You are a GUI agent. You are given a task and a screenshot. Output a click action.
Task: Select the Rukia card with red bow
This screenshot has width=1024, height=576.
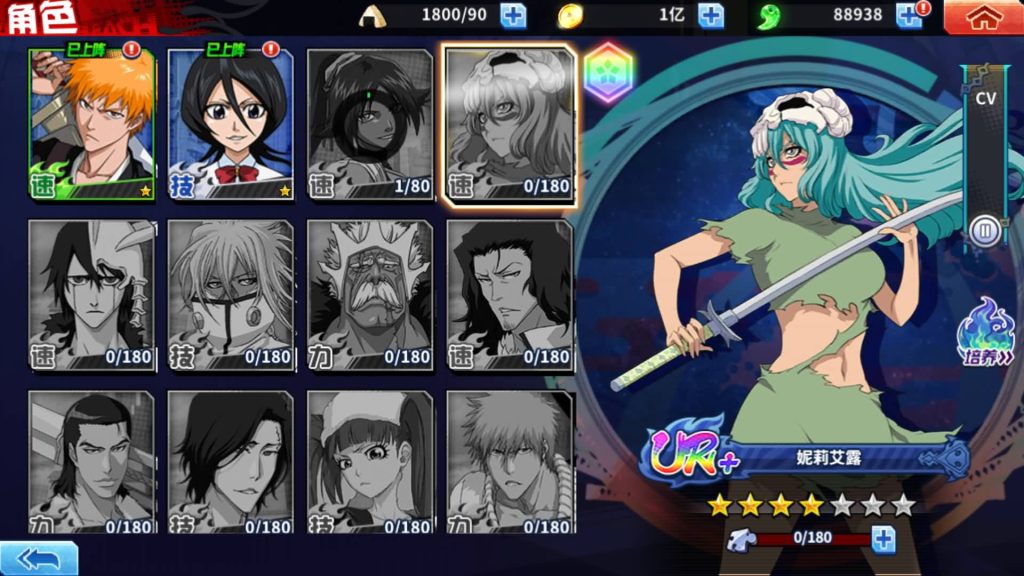tap(231, 122)
